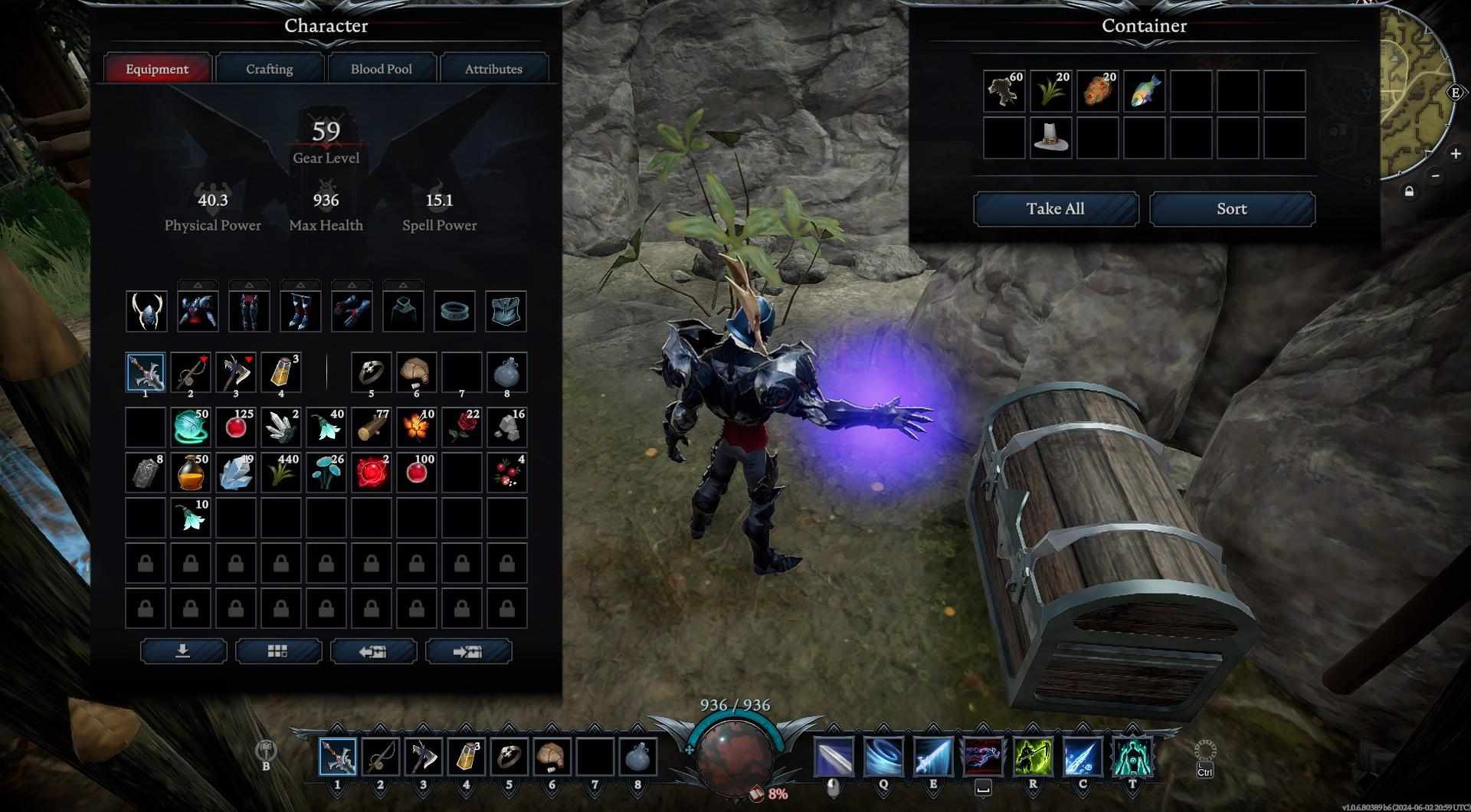Show the Attributes tab

493,69
